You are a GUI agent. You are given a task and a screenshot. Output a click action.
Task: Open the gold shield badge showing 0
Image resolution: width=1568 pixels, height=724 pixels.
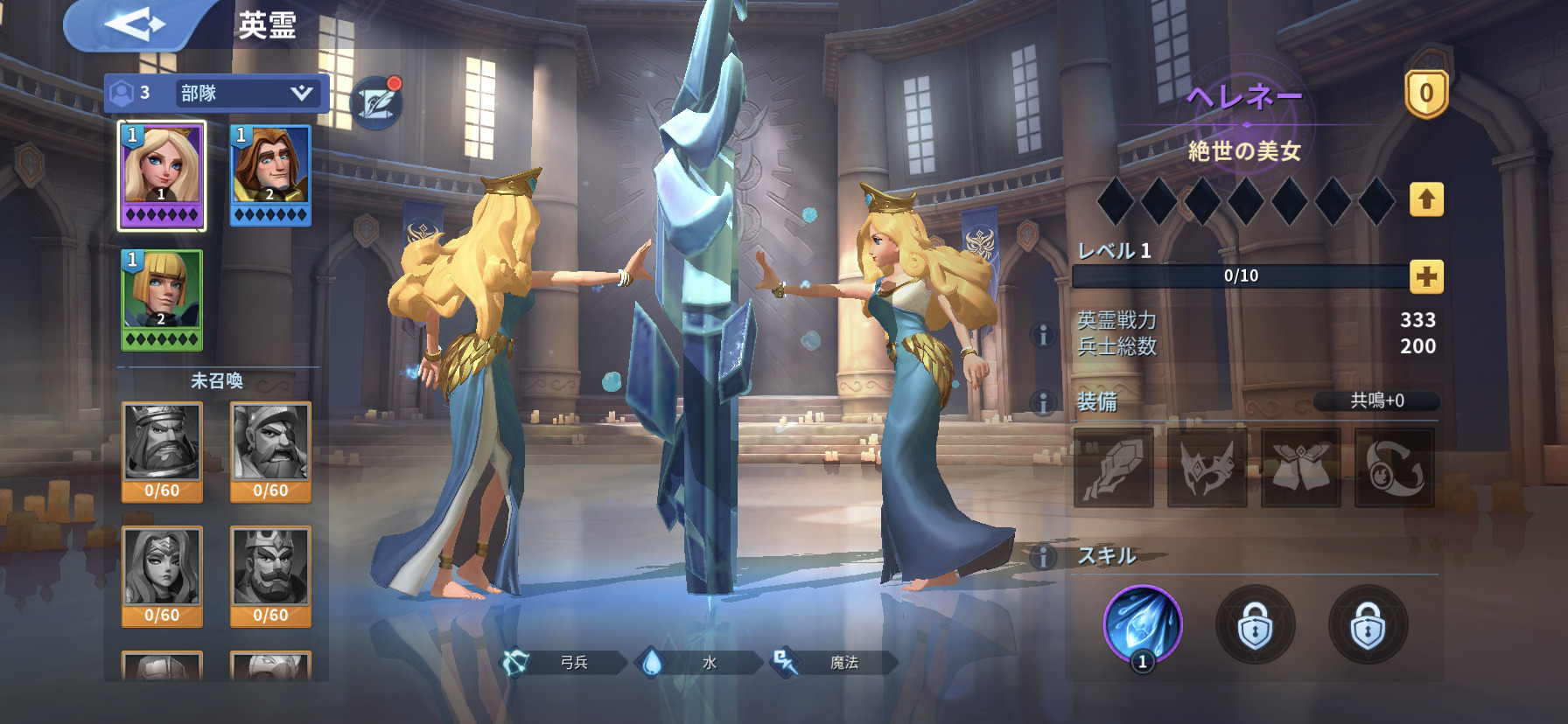(1426, 94)
